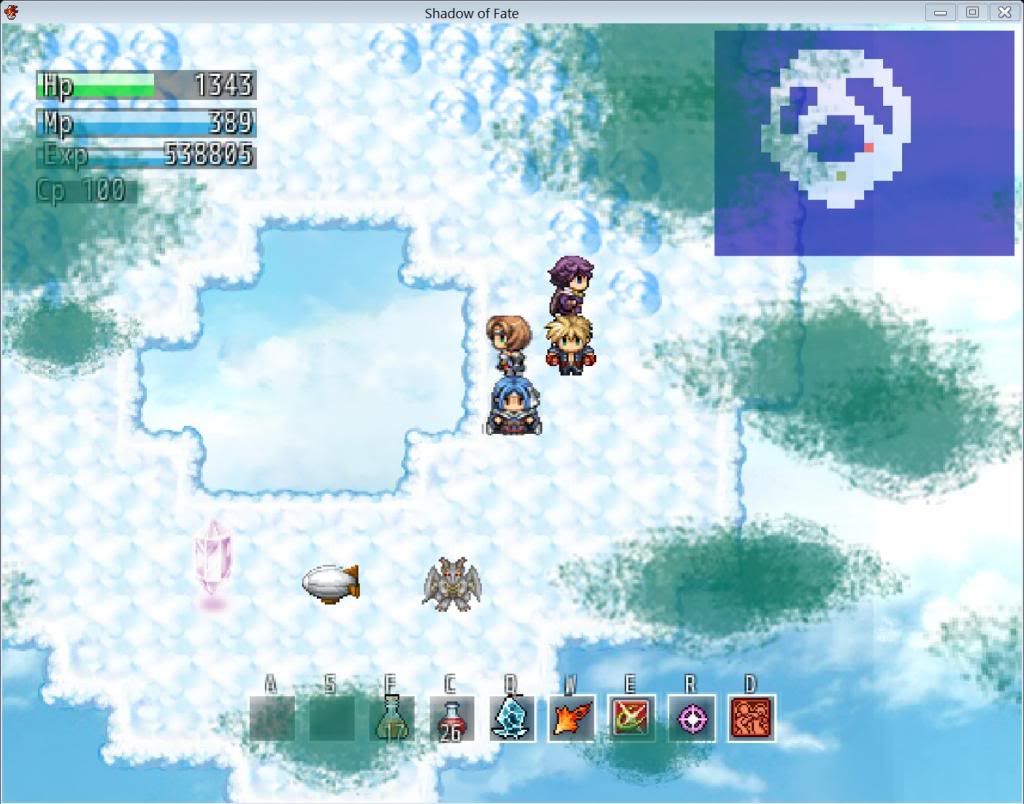Activate the red-orange figure skill icon
The width and height of the screenshot is (1024, 804).
point(751,718)
